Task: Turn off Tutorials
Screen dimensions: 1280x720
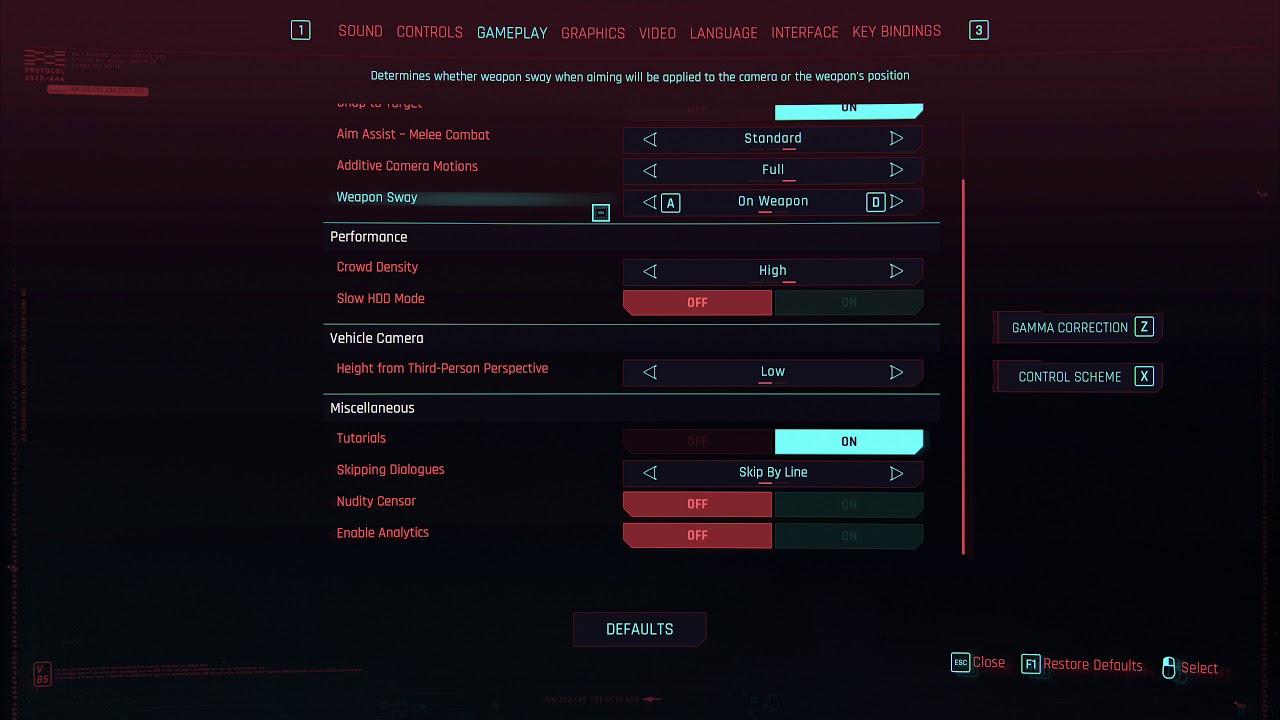Action: [697, 441]
